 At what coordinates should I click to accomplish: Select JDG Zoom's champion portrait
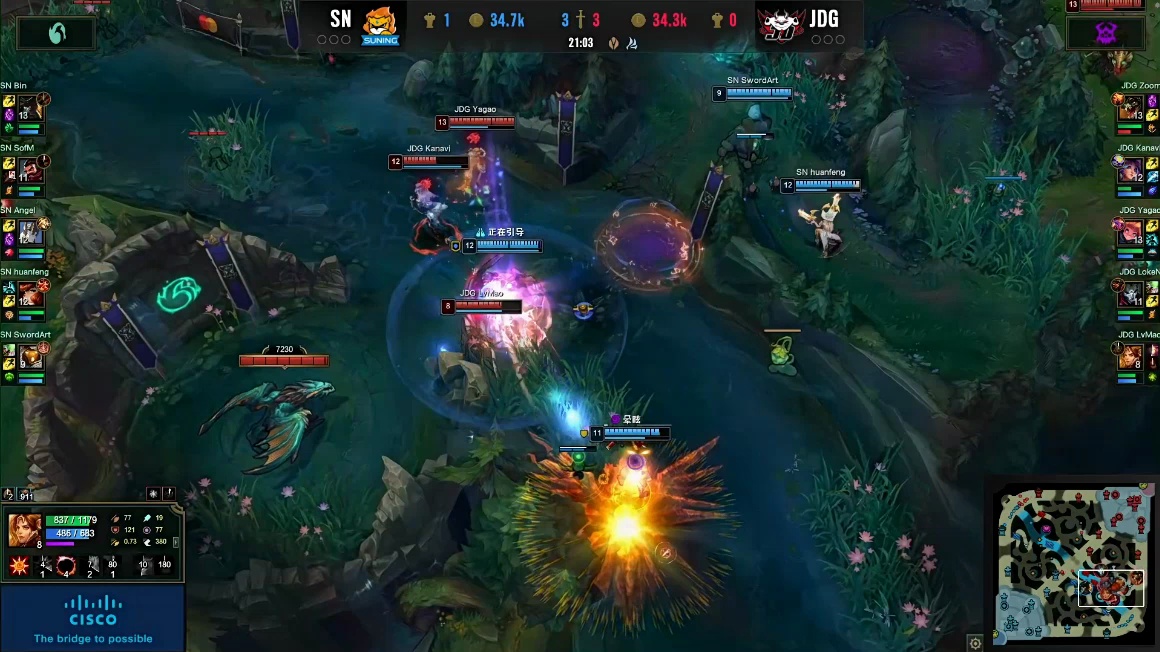pyautogui.click(x=1130, y=106)
